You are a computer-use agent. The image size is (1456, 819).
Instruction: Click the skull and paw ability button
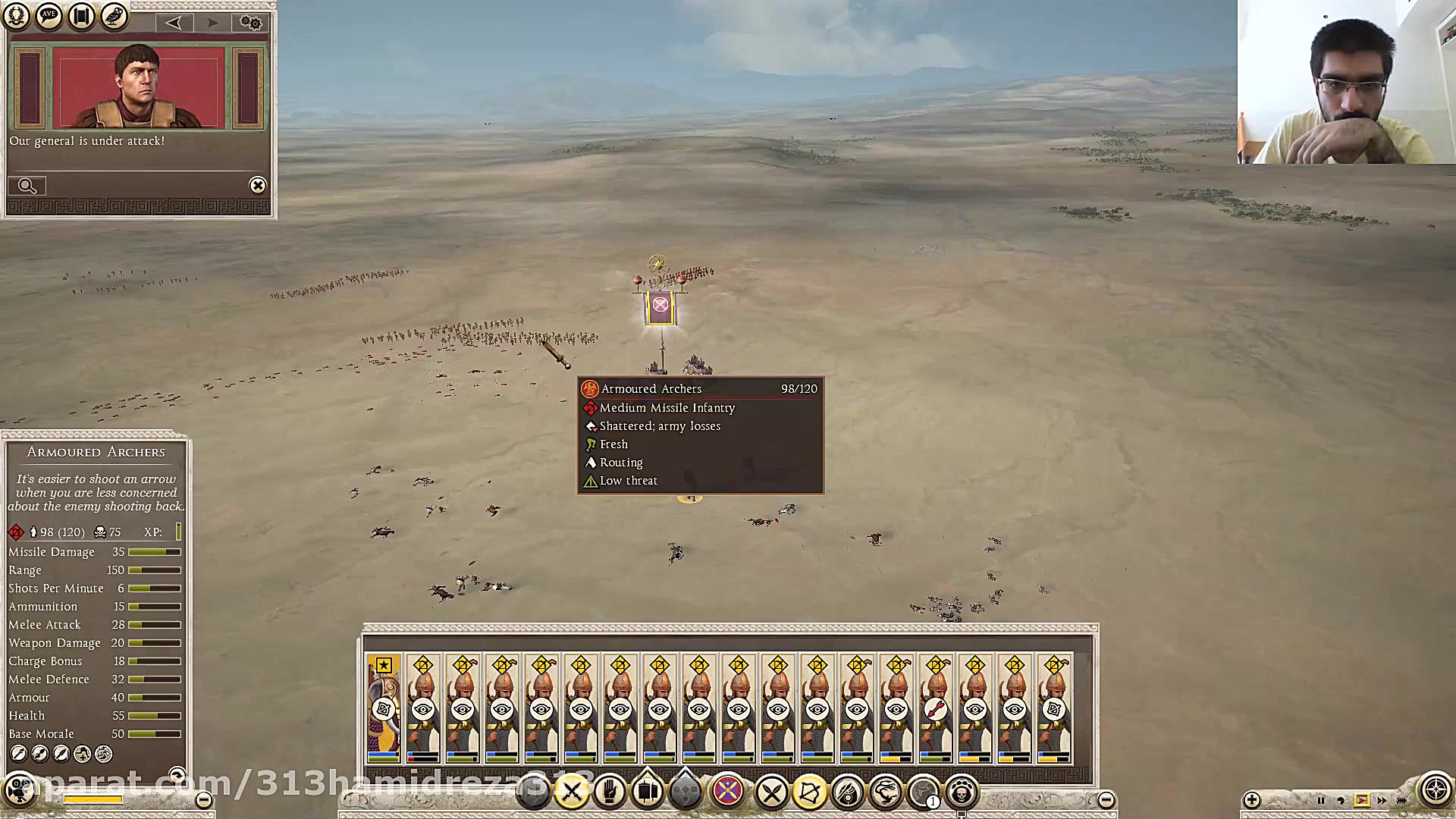tap(962, 793)
